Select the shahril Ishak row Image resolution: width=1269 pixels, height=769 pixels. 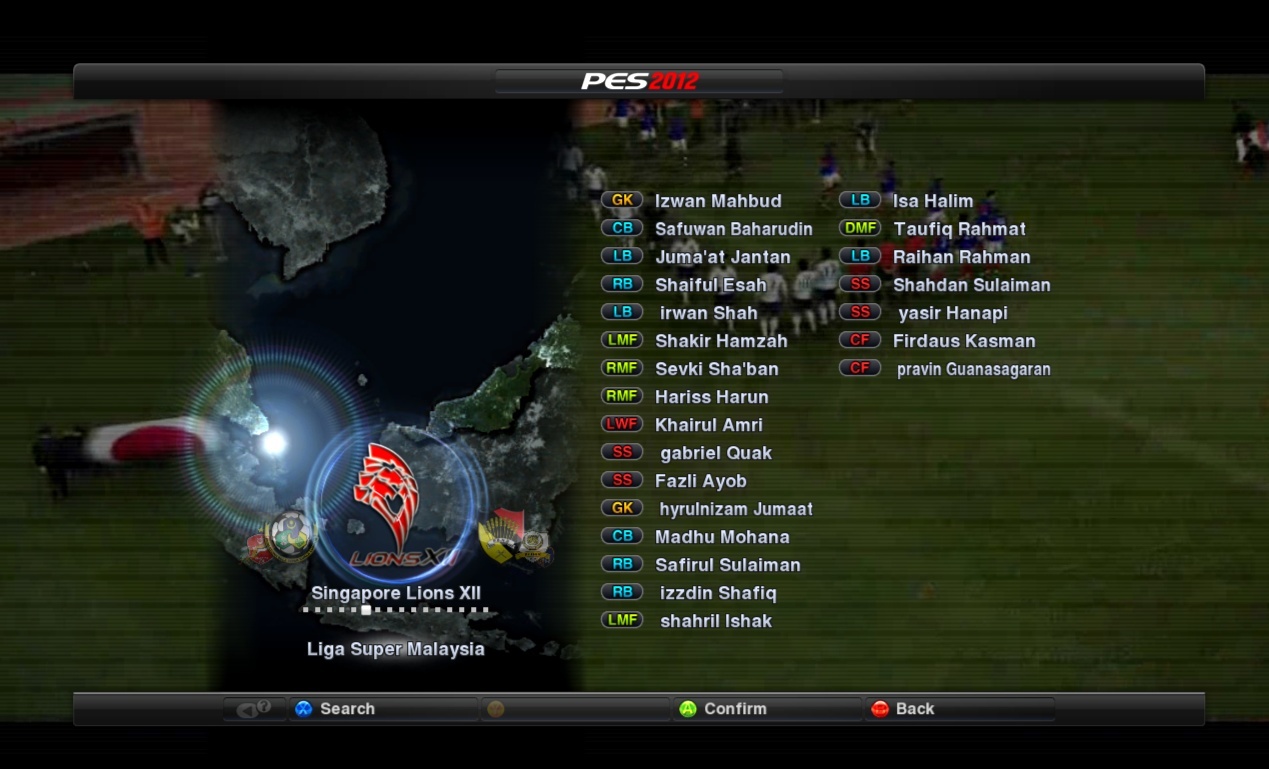(x=715, y=621)
